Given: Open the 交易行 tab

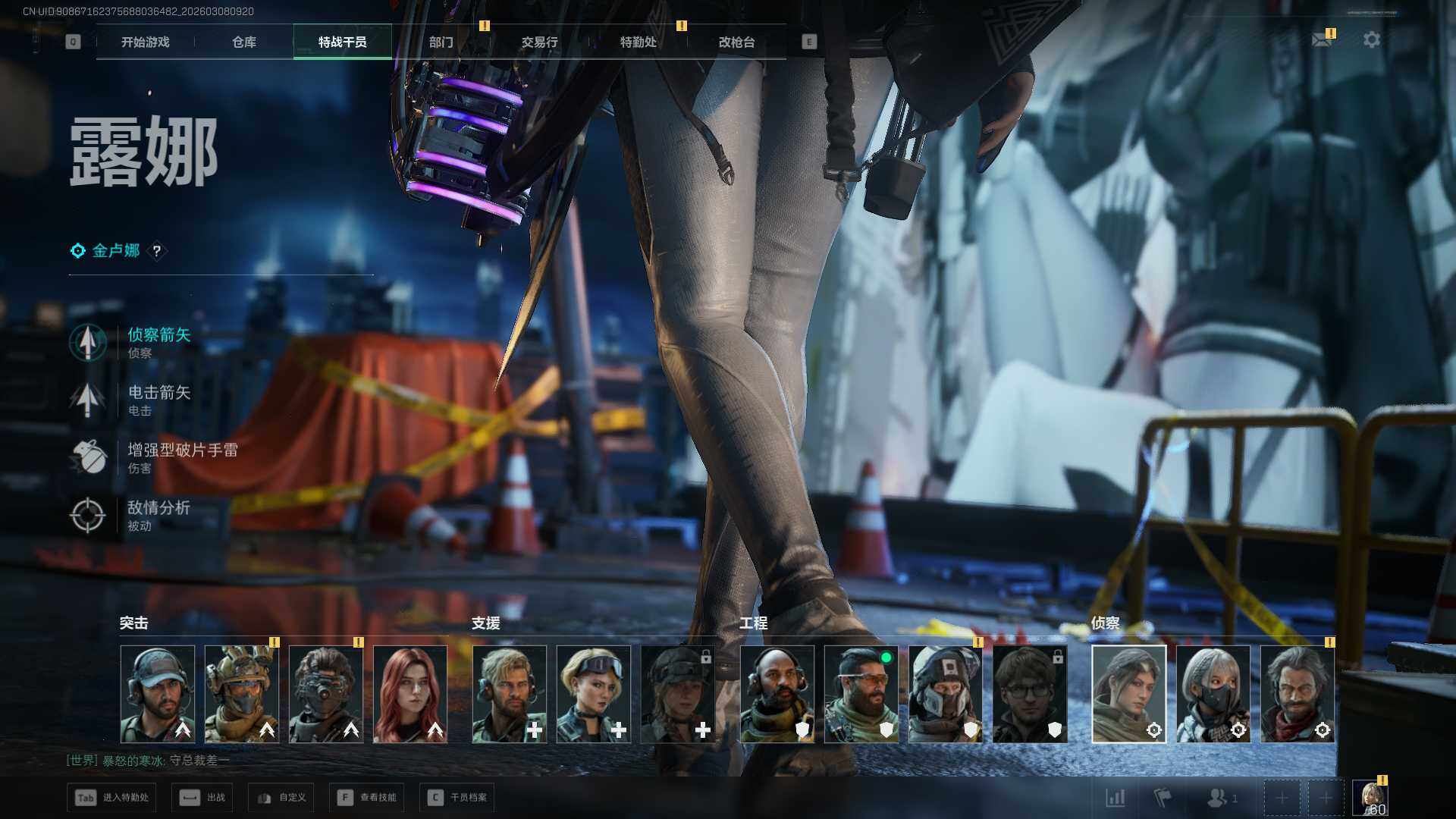Looking at the screenshot, I should (x=539, y=42).
